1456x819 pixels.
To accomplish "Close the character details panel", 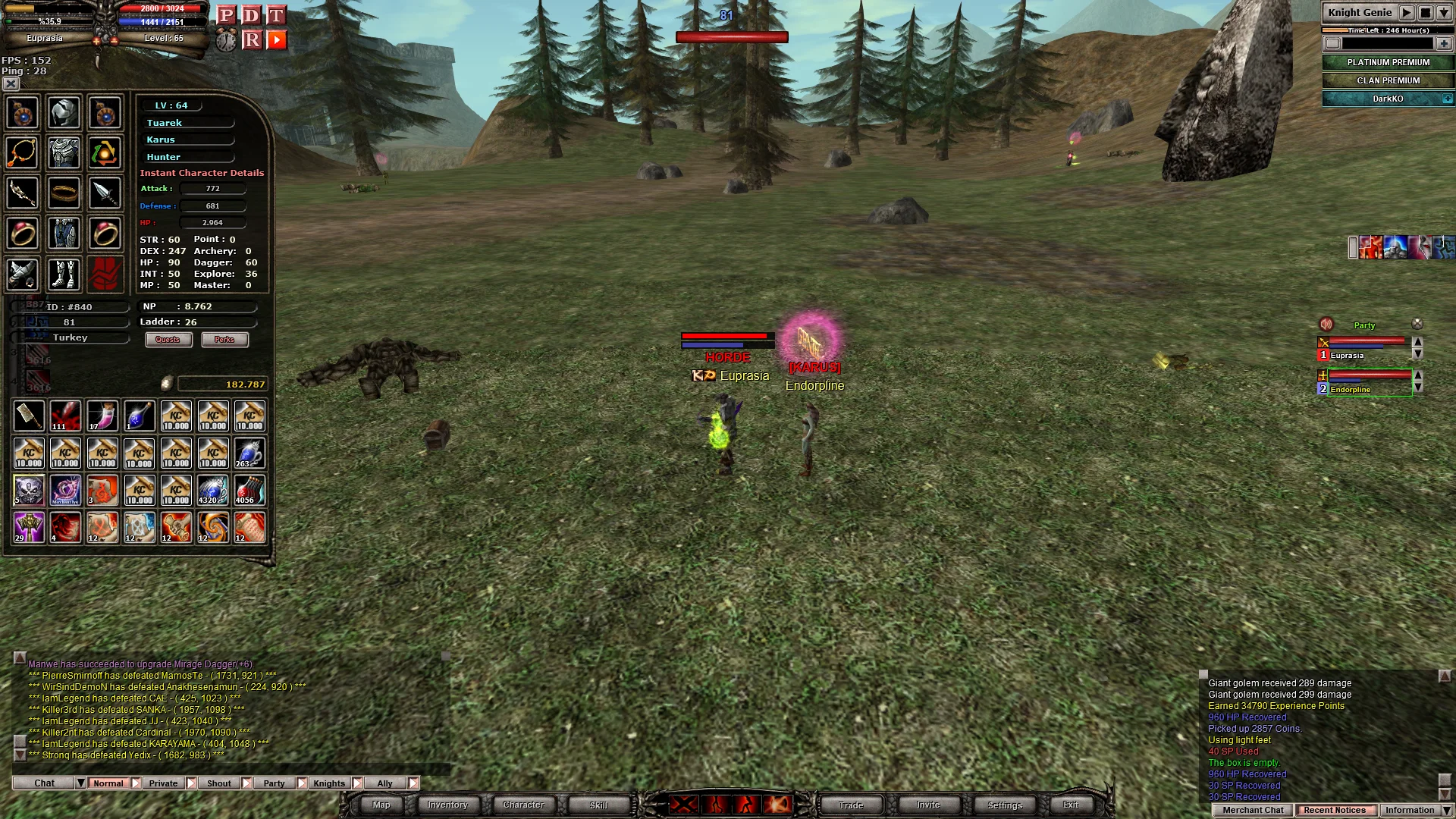I will [x=11, y=83].
